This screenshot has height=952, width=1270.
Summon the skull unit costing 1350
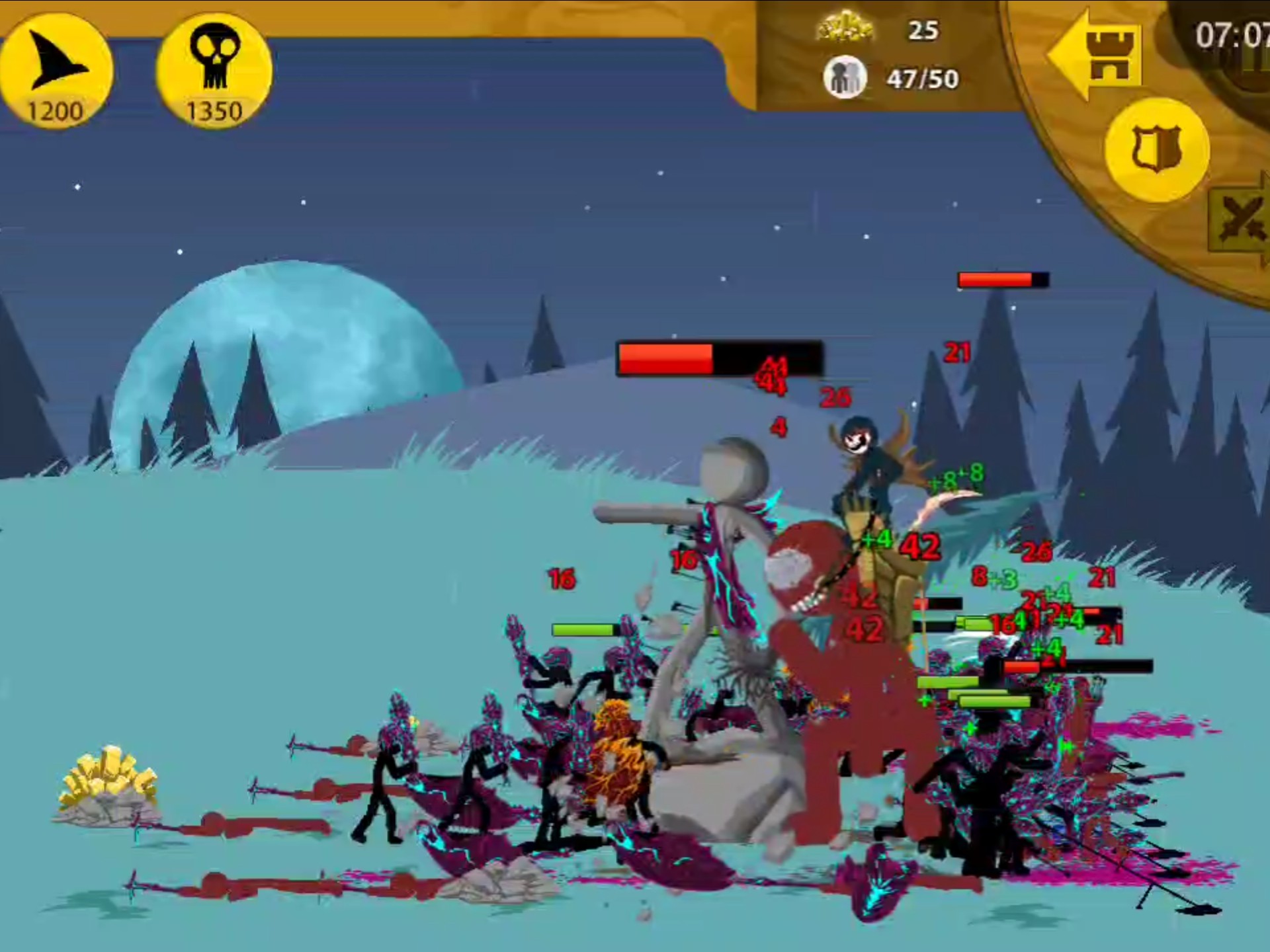pos(214,71)
